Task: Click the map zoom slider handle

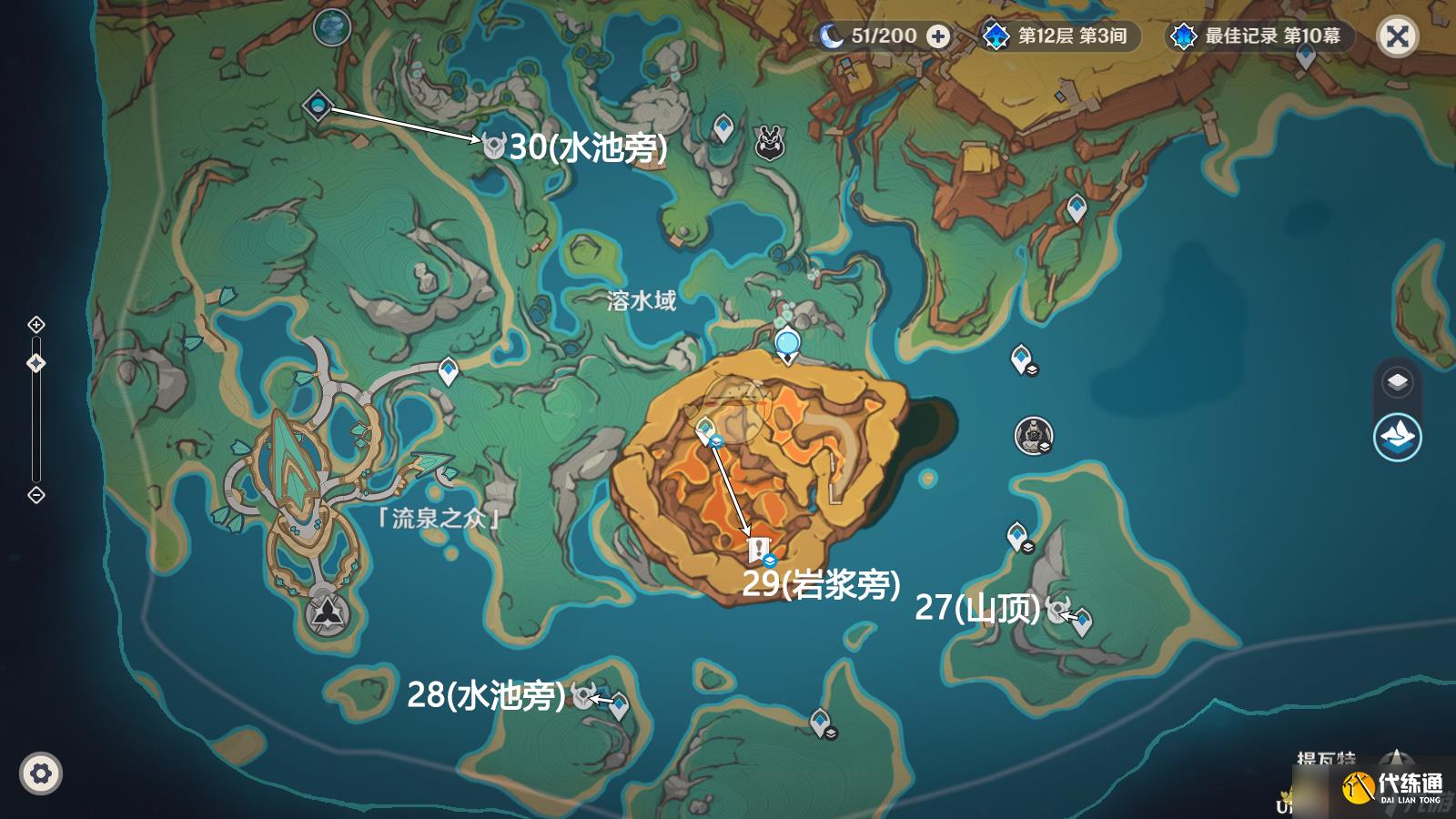Action: click(36, 362)
